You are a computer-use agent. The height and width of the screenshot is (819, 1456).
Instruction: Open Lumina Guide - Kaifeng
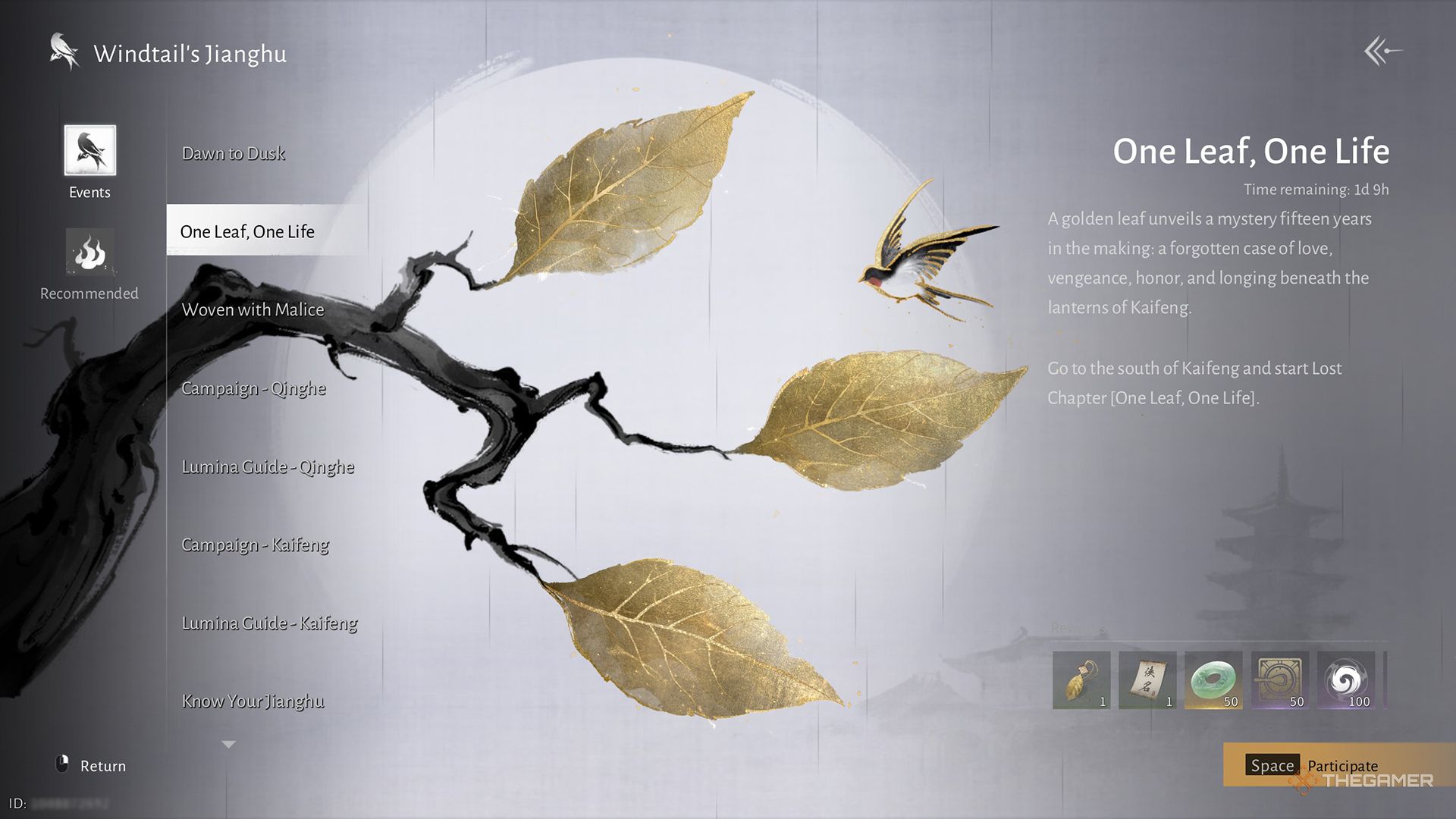pyautogui.click(x=269, y=623)
